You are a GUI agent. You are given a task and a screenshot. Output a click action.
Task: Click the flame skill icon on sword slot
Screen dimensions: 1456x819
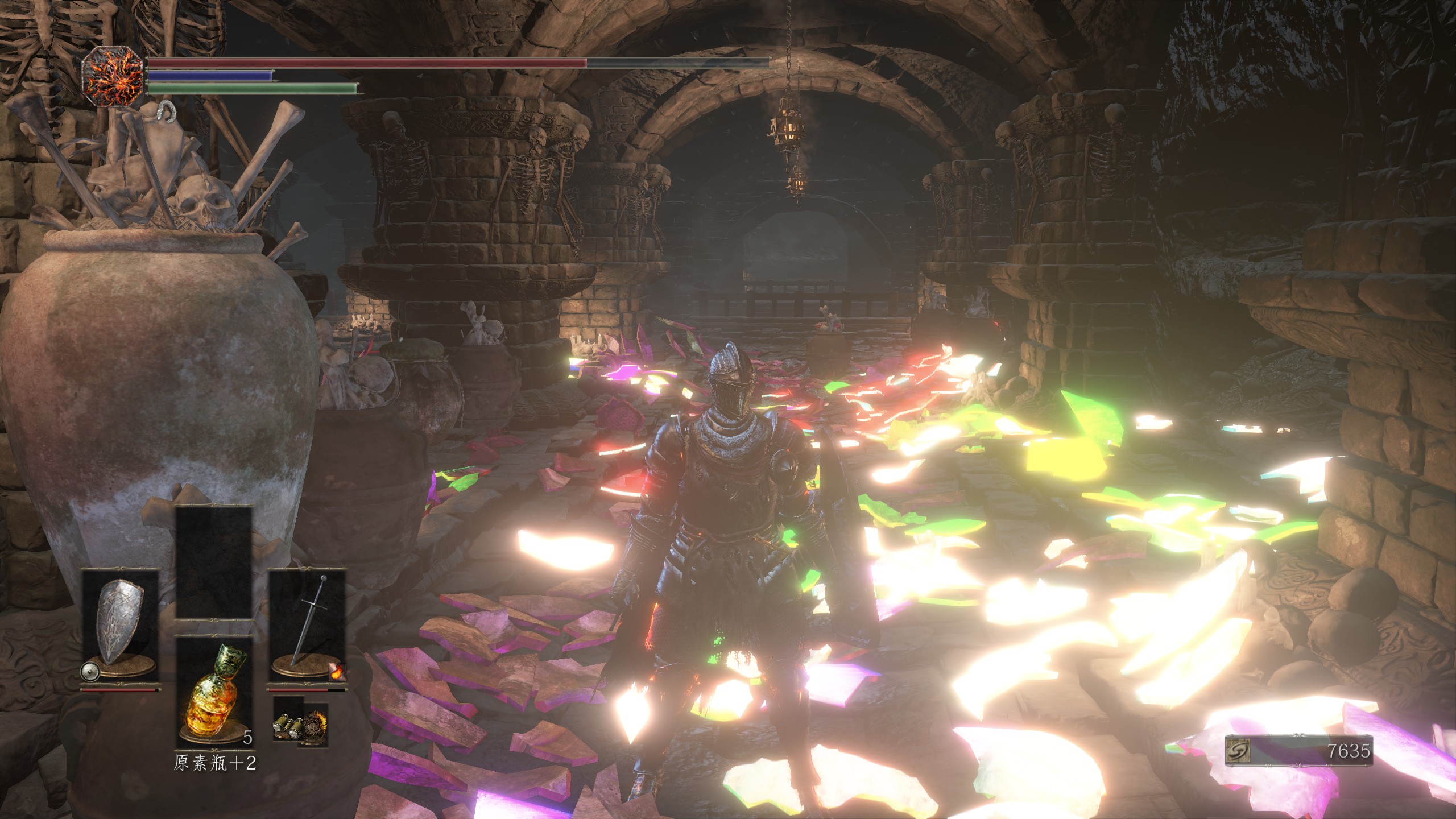click(337, 672)
